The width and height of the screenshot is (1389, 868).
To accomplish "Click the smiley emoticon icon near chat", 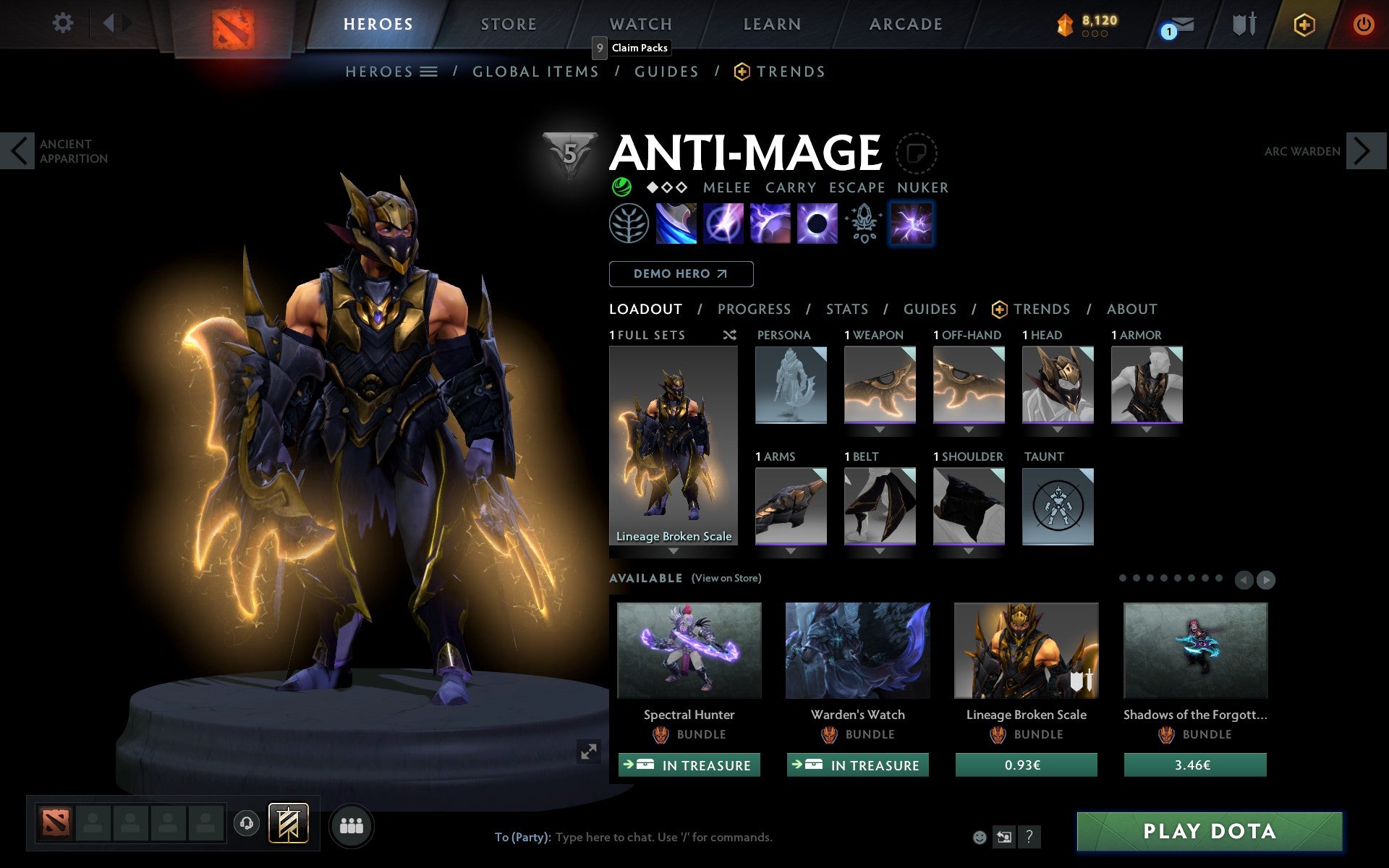I will point(980,837).
